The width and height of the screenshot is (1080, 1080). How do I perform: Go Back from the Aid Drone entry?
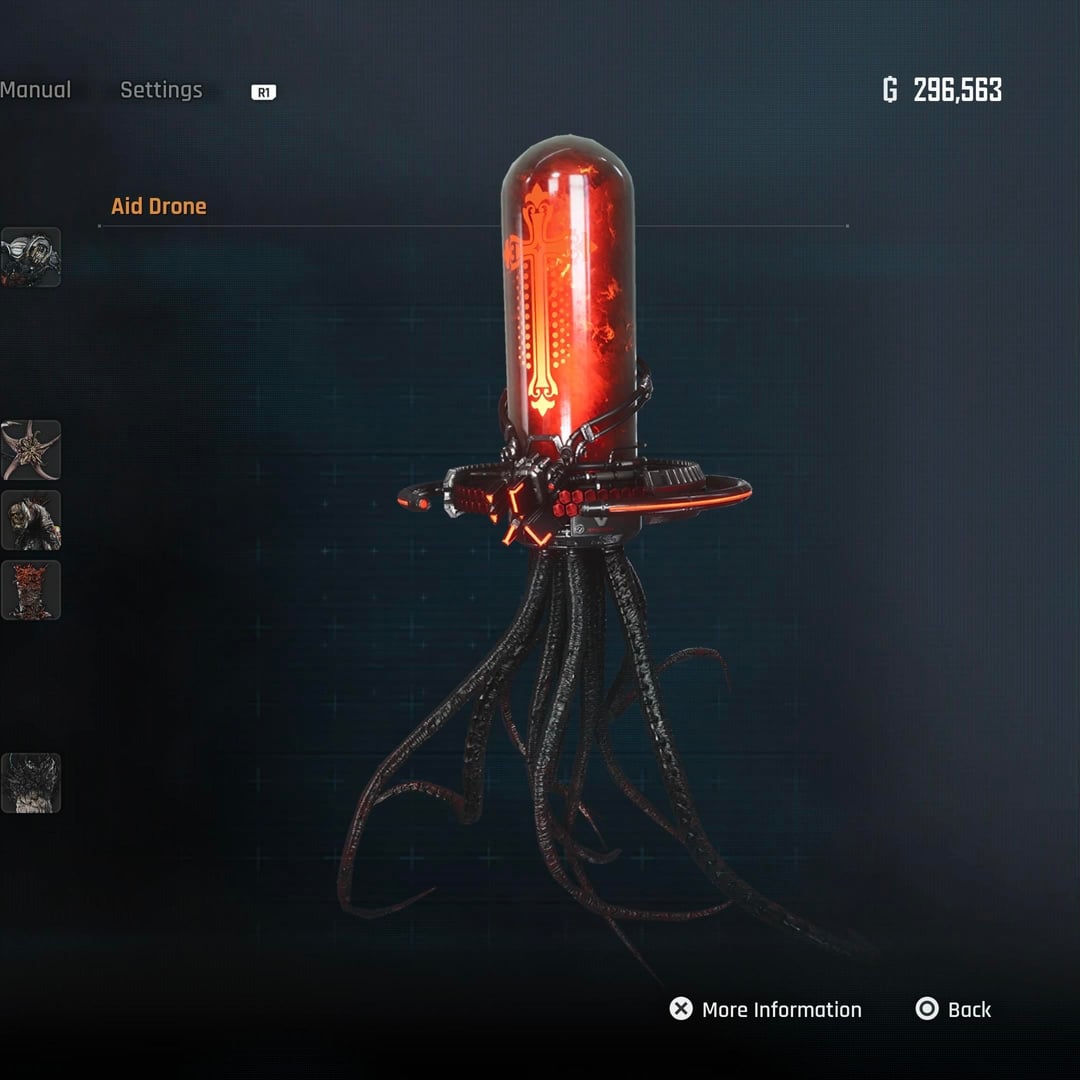(x=954, y=1010)
